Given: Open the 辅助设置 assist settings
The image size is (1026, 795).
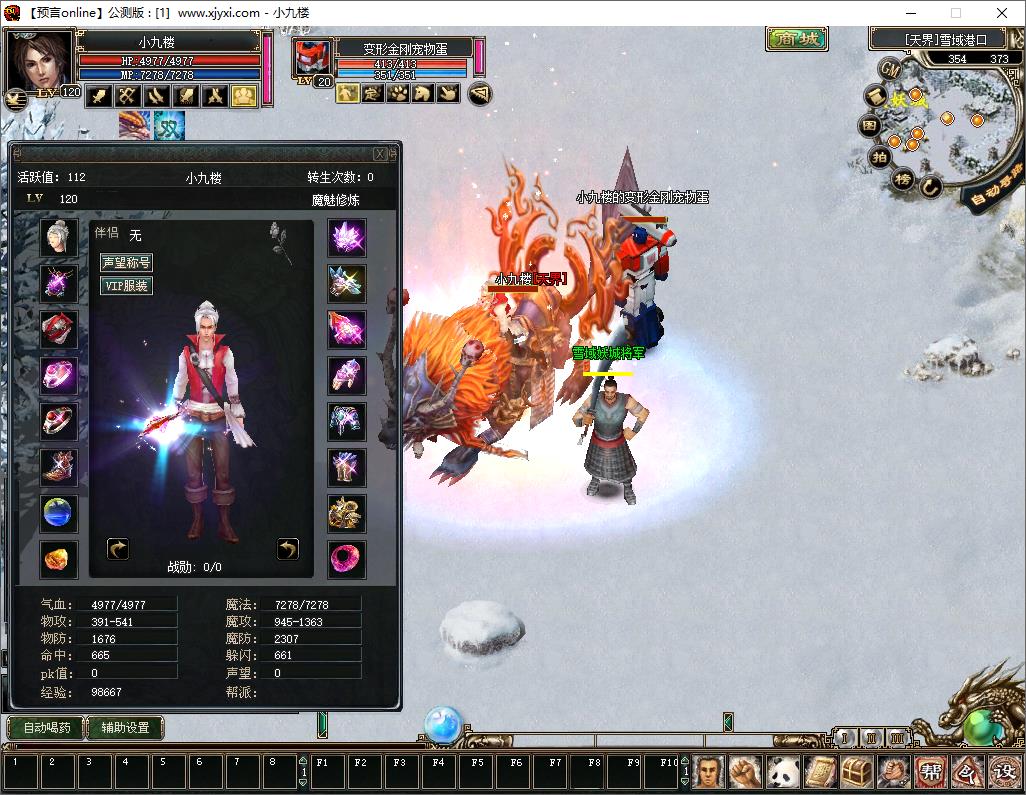Looking at the screenshot, I should pos(125,728).
